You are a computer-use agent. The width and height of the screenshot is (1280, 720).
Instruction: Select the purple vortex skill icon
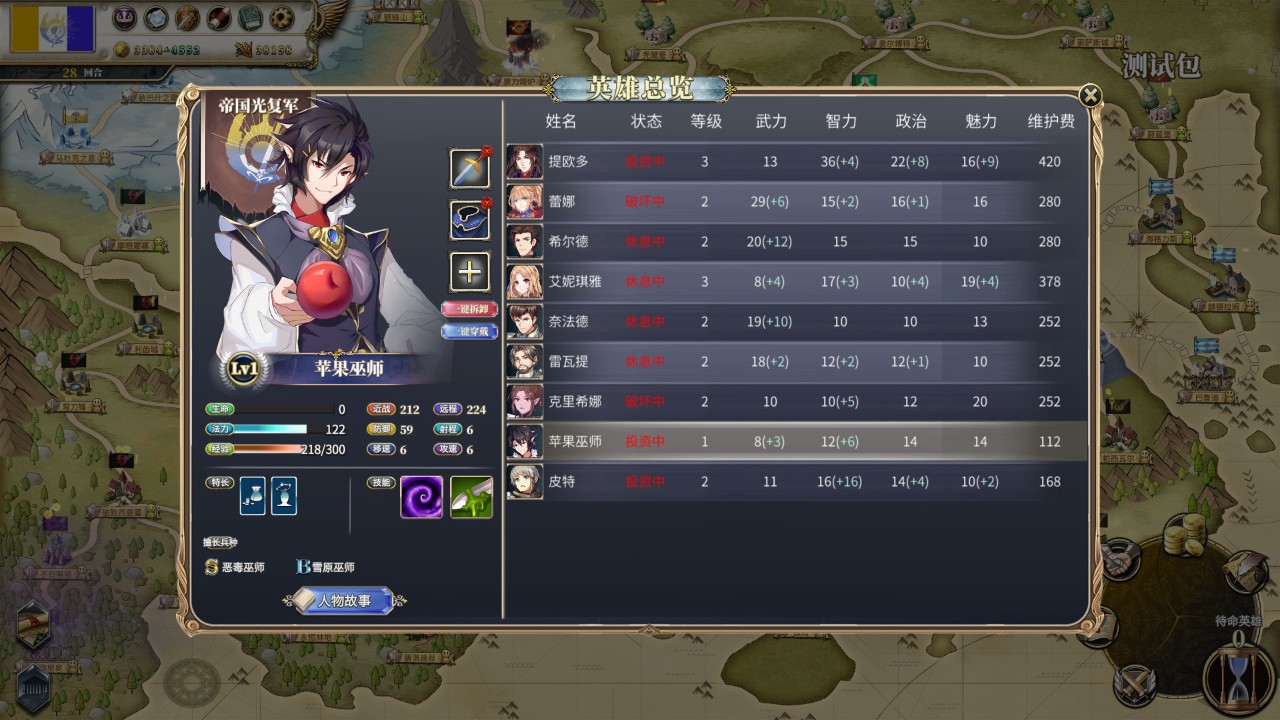(x=422, y=497)
